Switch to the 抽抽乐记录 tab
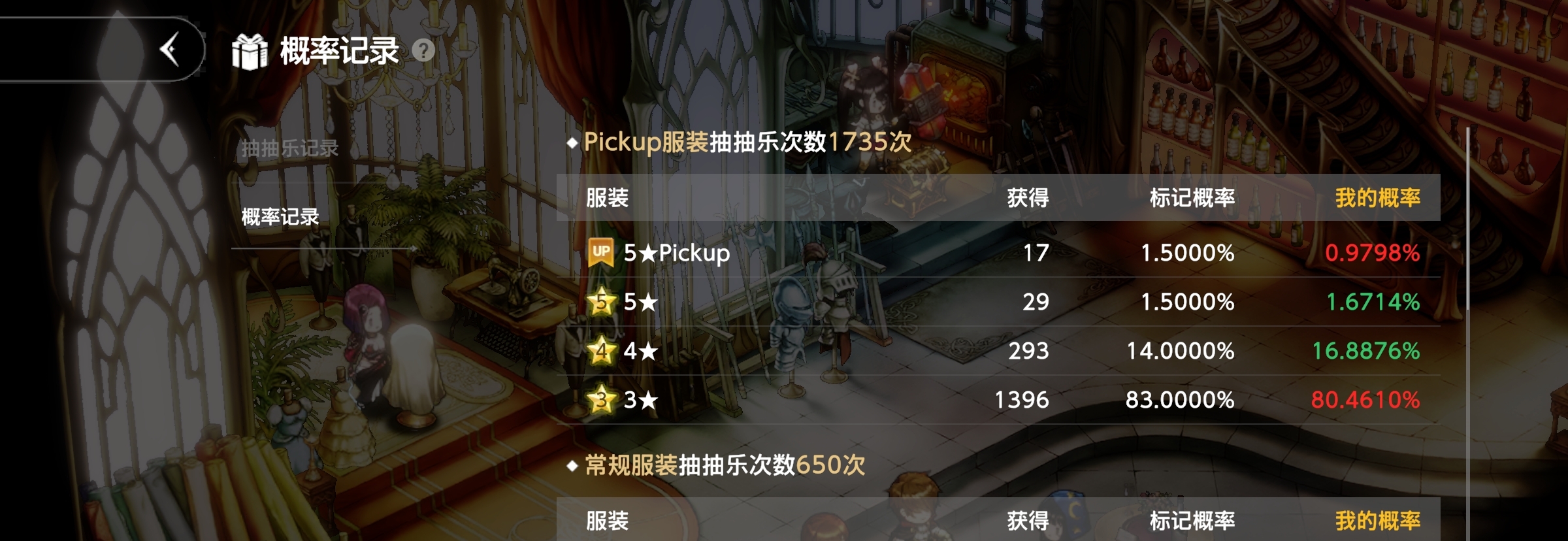The width and height of the screenshot is (1568, 541). [x=289, y=148]
